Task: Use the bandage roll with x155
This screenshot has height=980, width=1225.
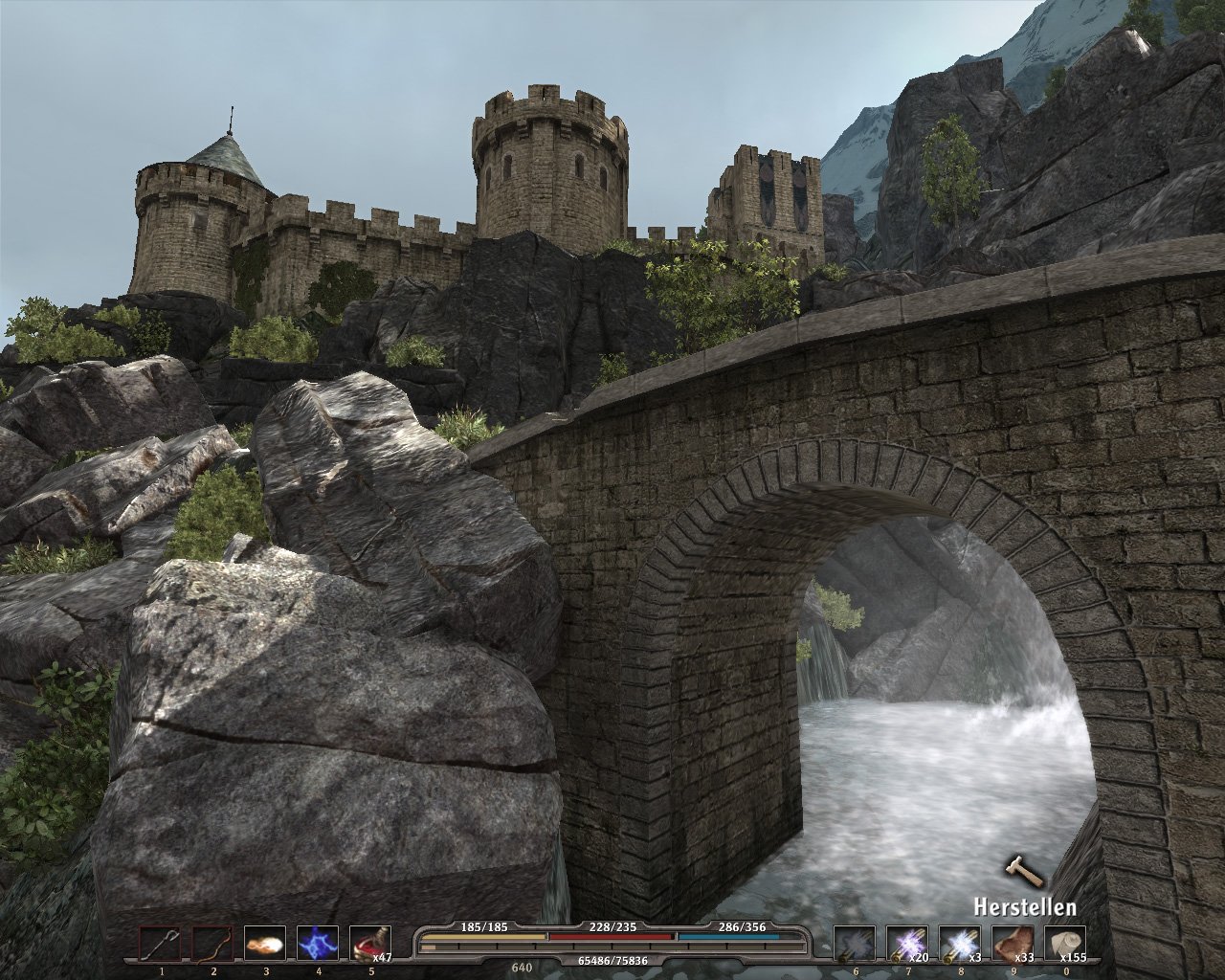Action: click(1063, 944)
